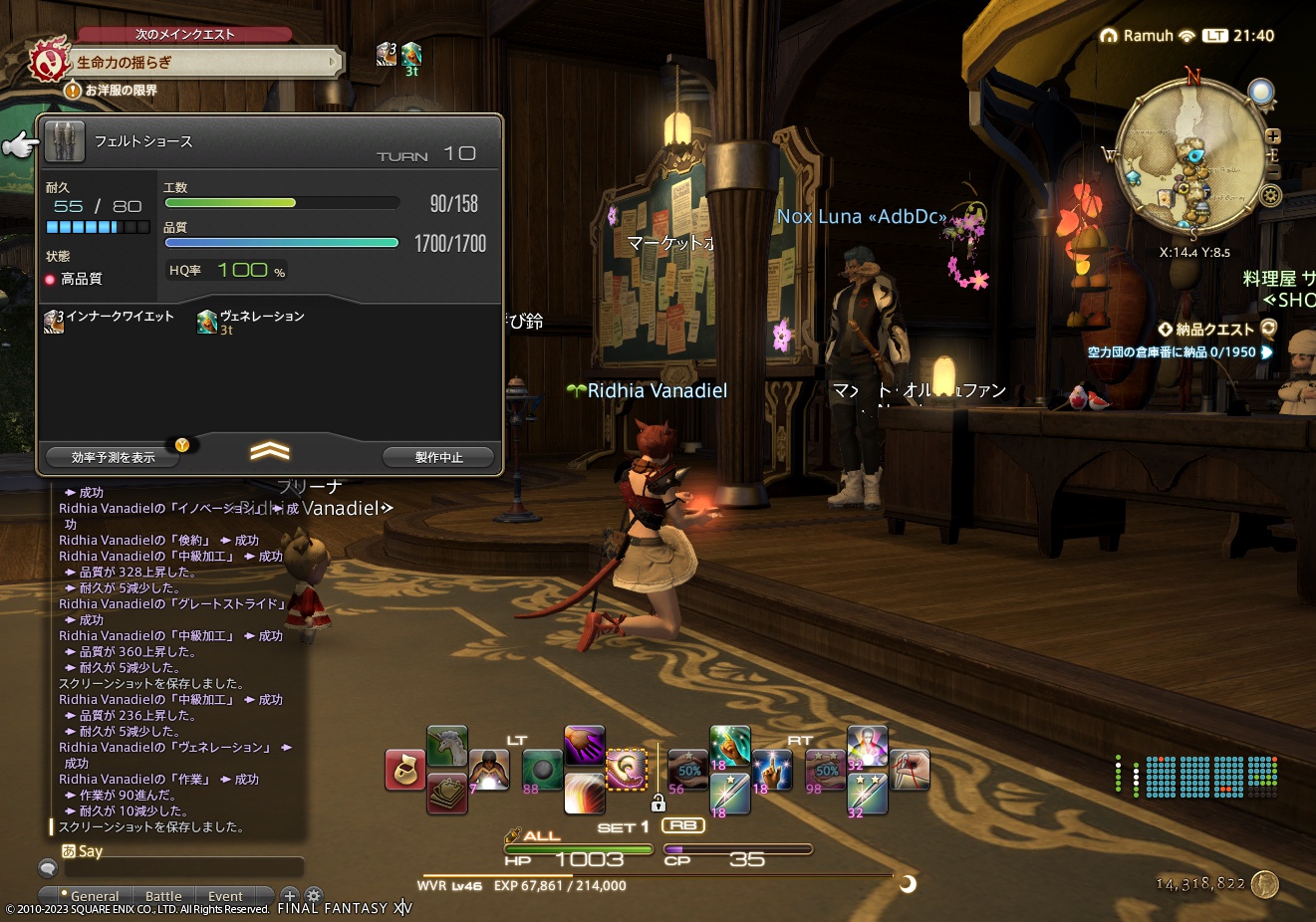Select the 50% Hasty Touch action on the hotbar

(x=686, y=770)
